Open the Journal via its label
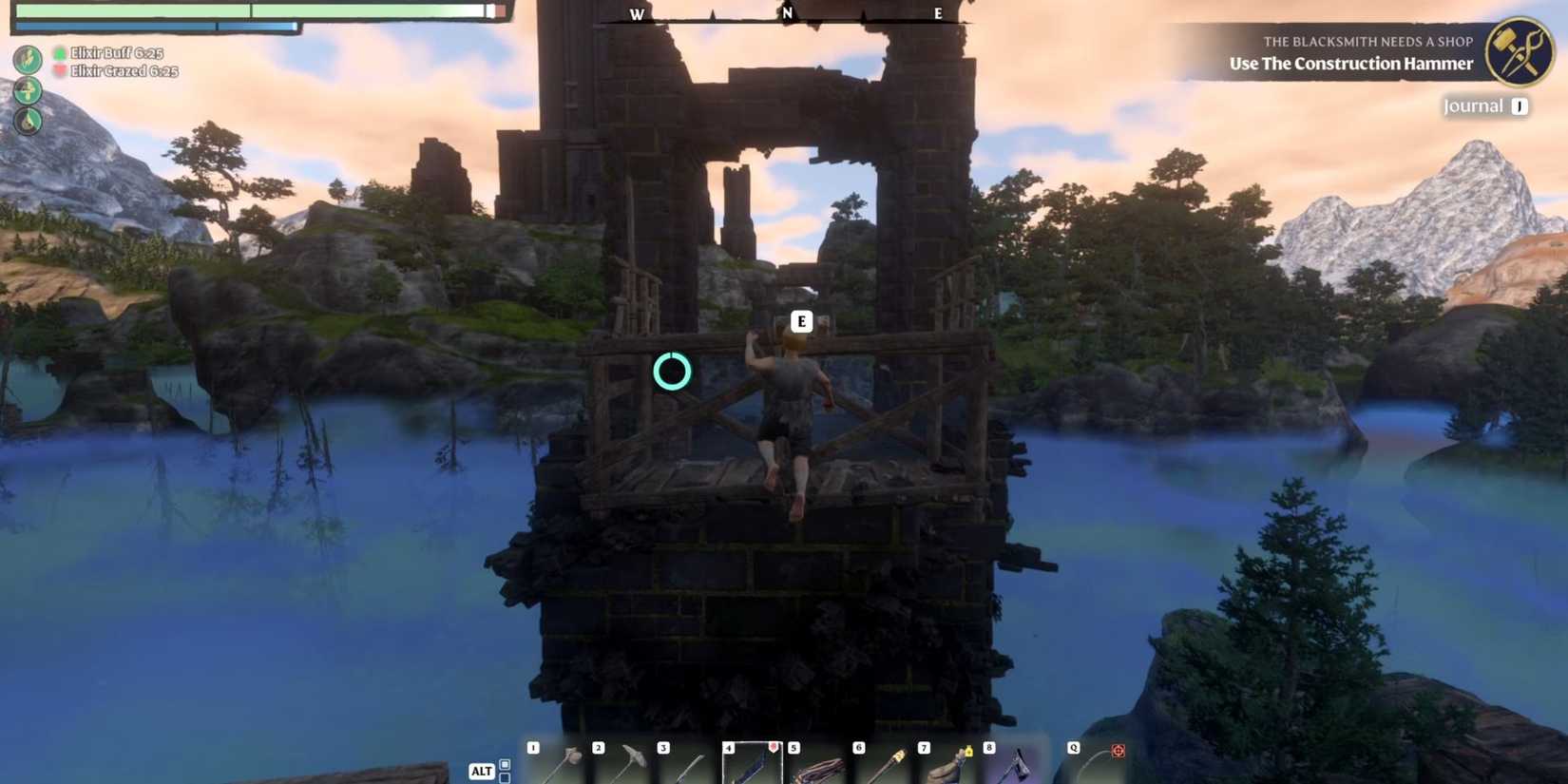The image size is (1568, 784). tap(1475, 106)
